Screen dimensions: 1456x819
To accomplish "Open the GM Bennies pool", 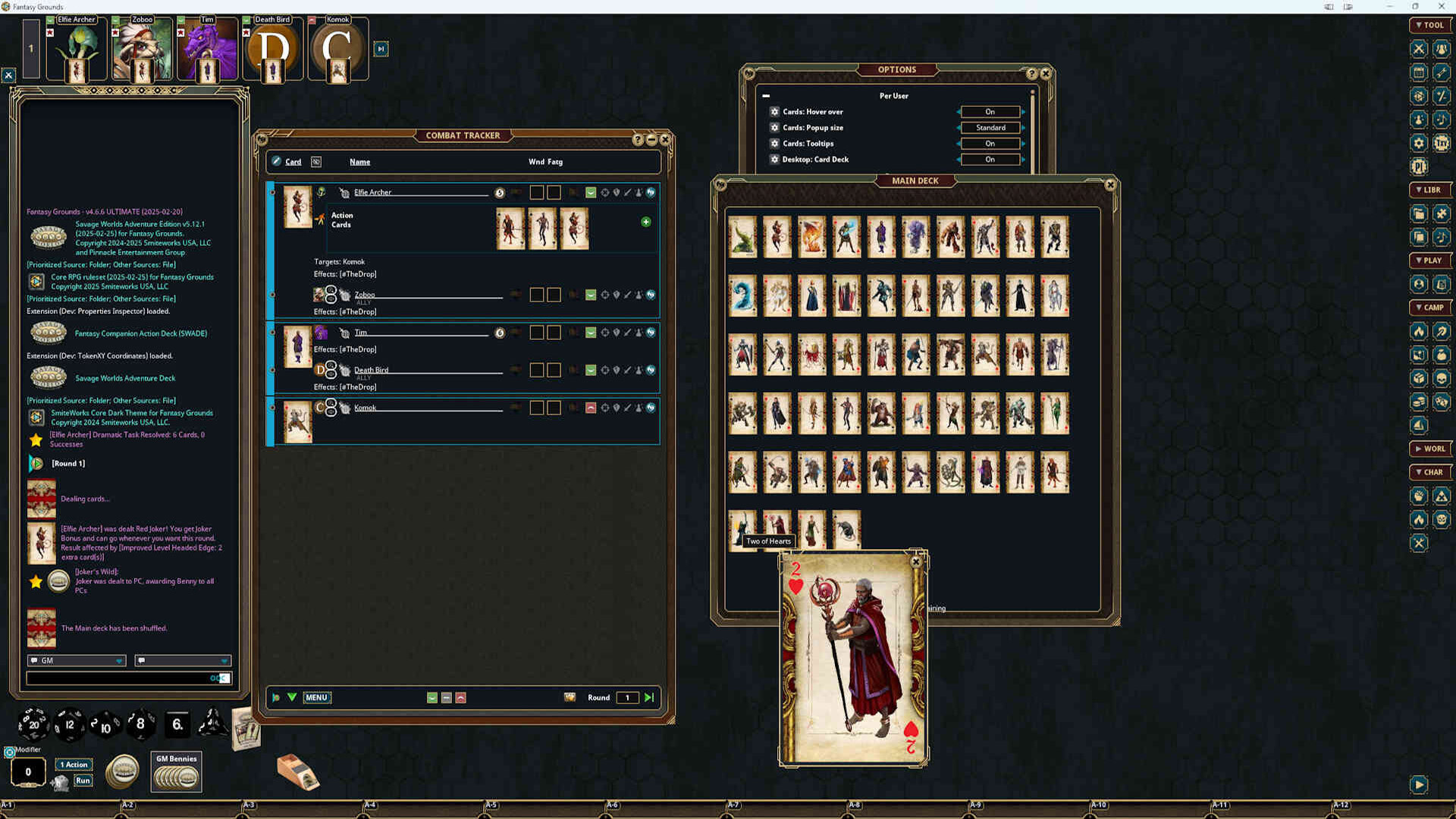I will (176, 771).
